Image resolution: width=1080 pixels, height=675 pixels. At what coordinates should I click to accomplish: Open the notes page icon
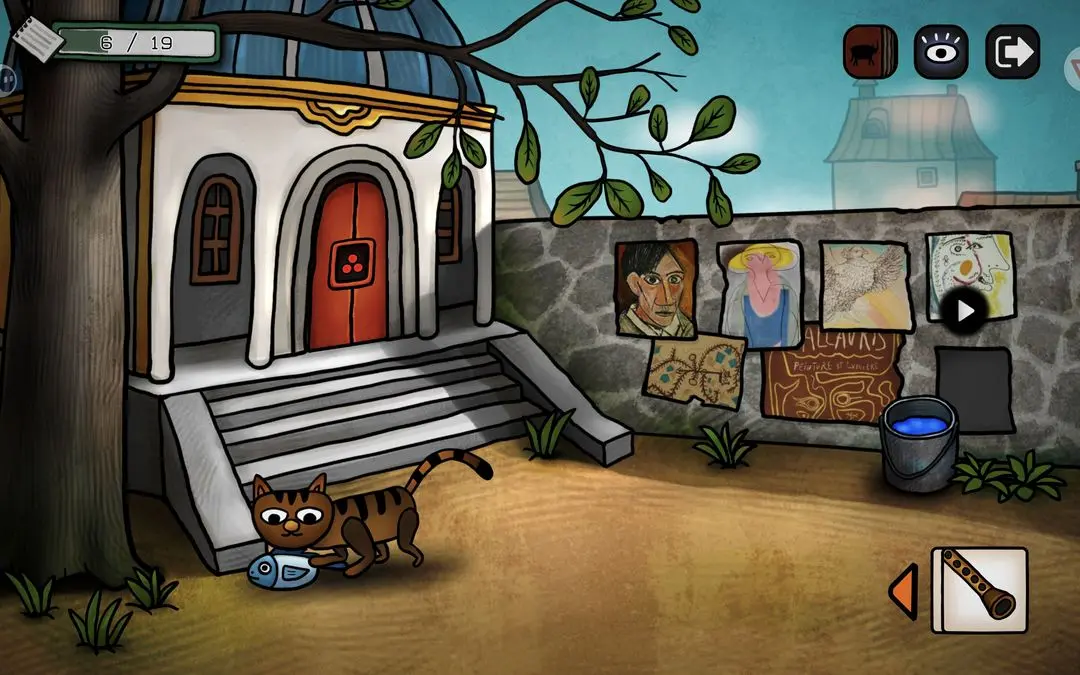click(x=36, y=41)
